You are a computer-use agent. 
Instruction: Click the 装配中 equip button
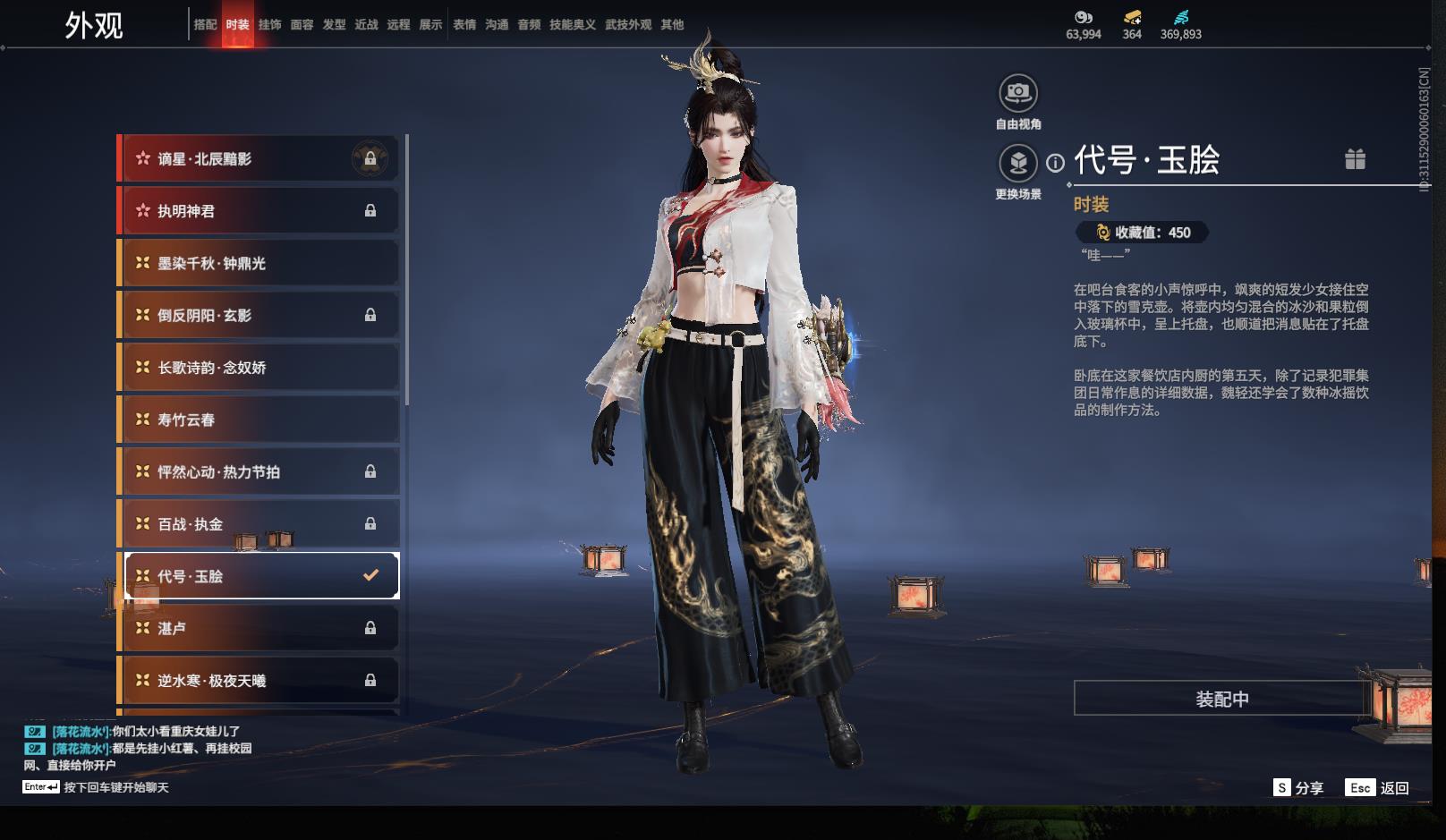[1221, 699]
